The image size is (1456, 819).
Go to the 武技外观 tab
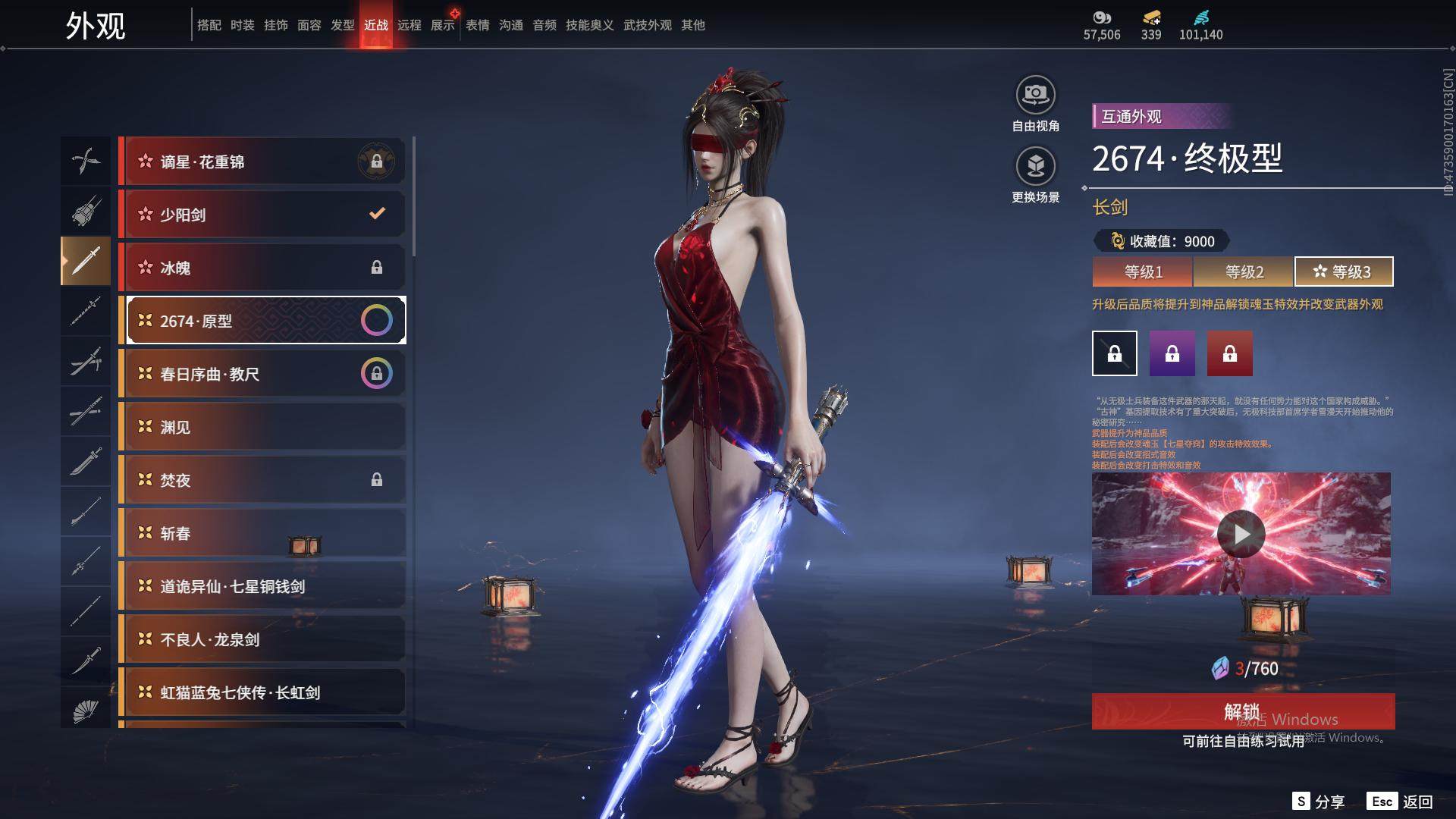pos(647,25)
